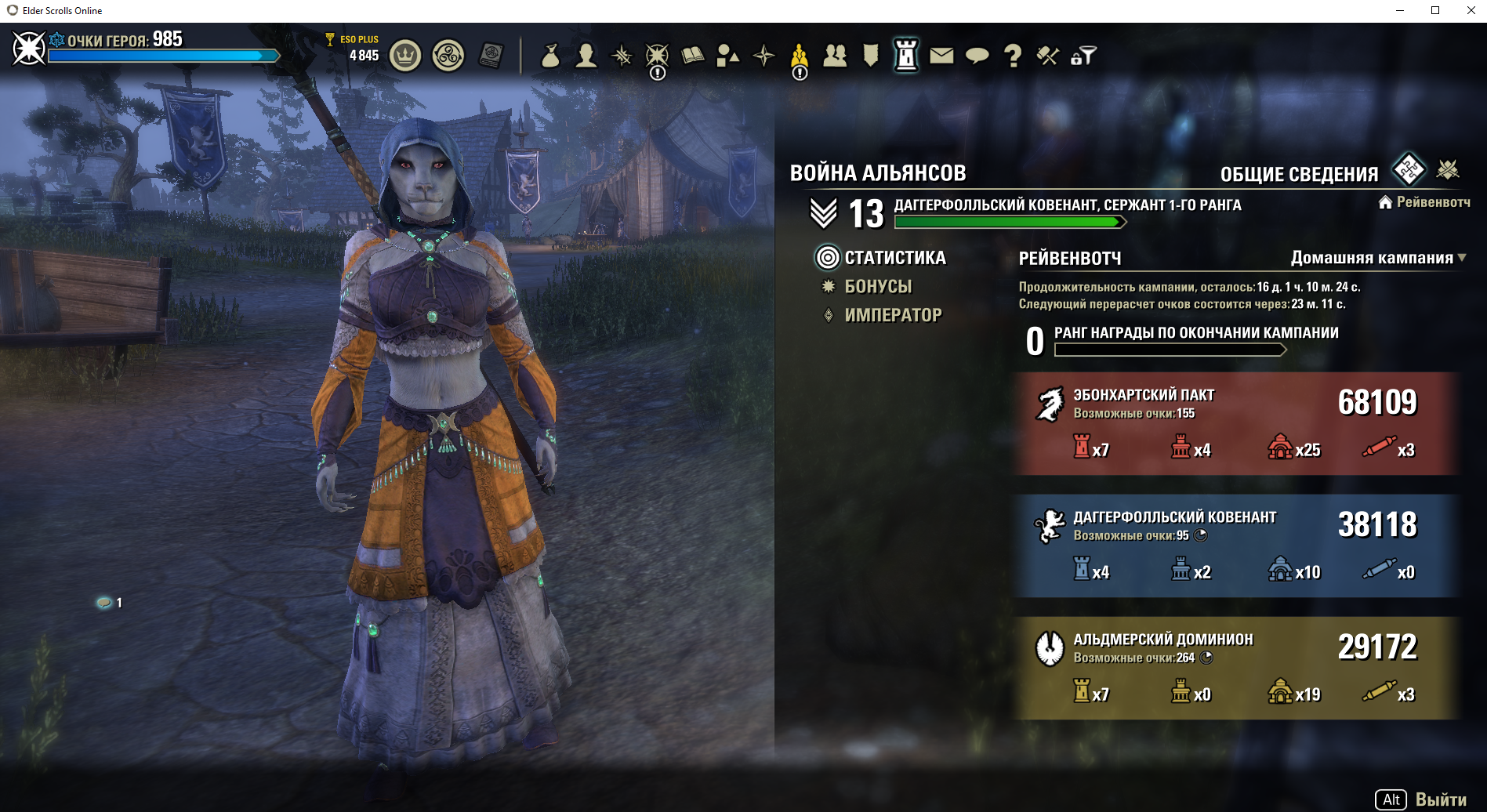Open Crown Crates triskelion icon
This screenshot has height=812, width=1487.
[x=448, y=56]
